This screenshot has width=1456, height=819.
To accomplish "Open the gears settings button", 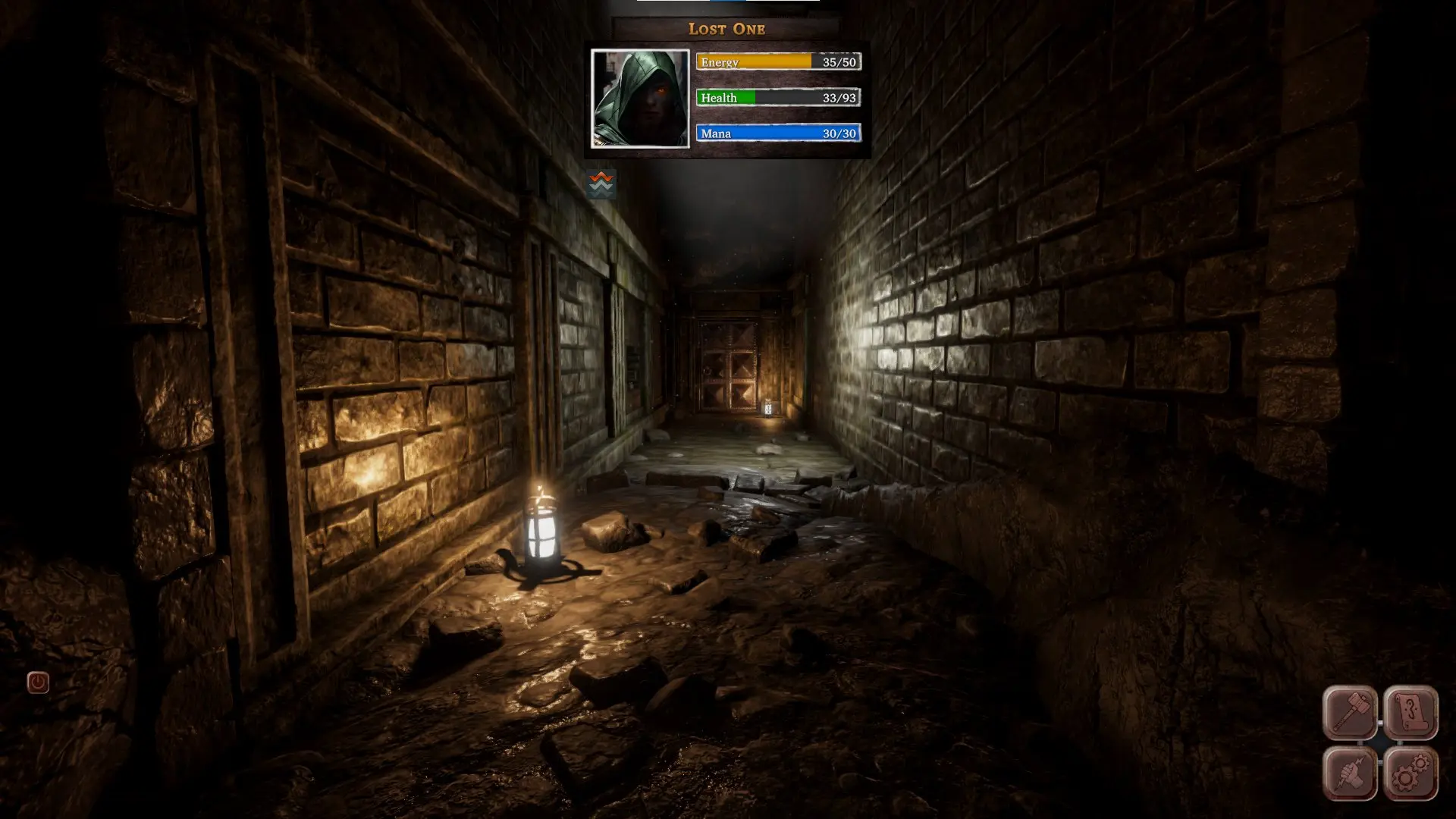I will pyautogui.click(x=1410, y=773).
